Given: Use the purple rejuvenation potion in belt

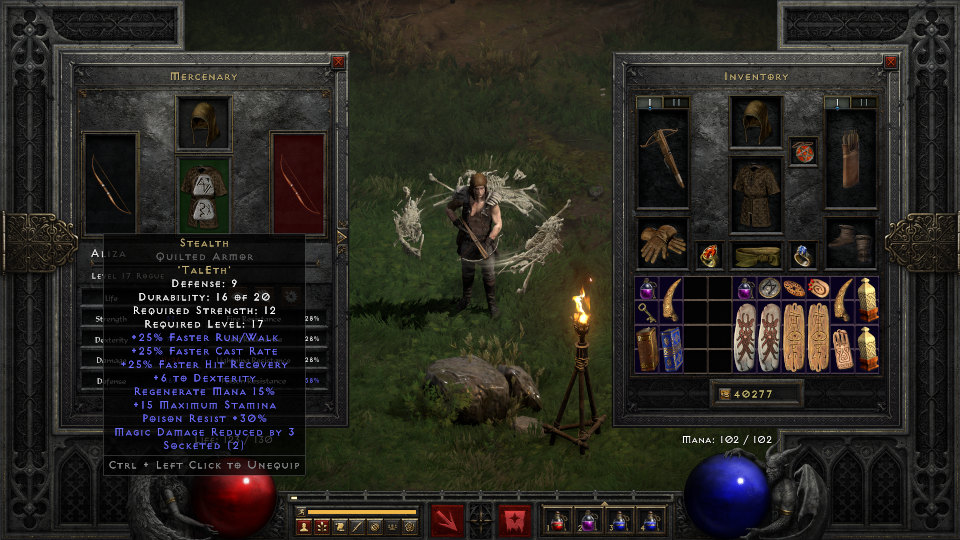Looking at the screenshot, I should [x=588, y=520].
